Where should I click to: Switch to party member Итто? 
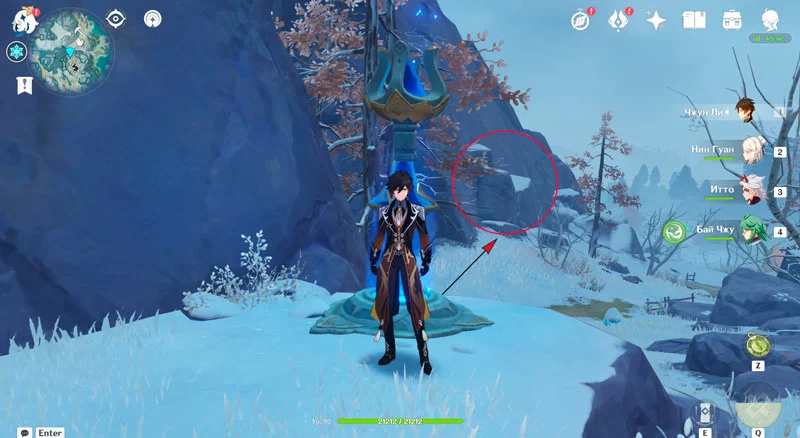[752, 190]
